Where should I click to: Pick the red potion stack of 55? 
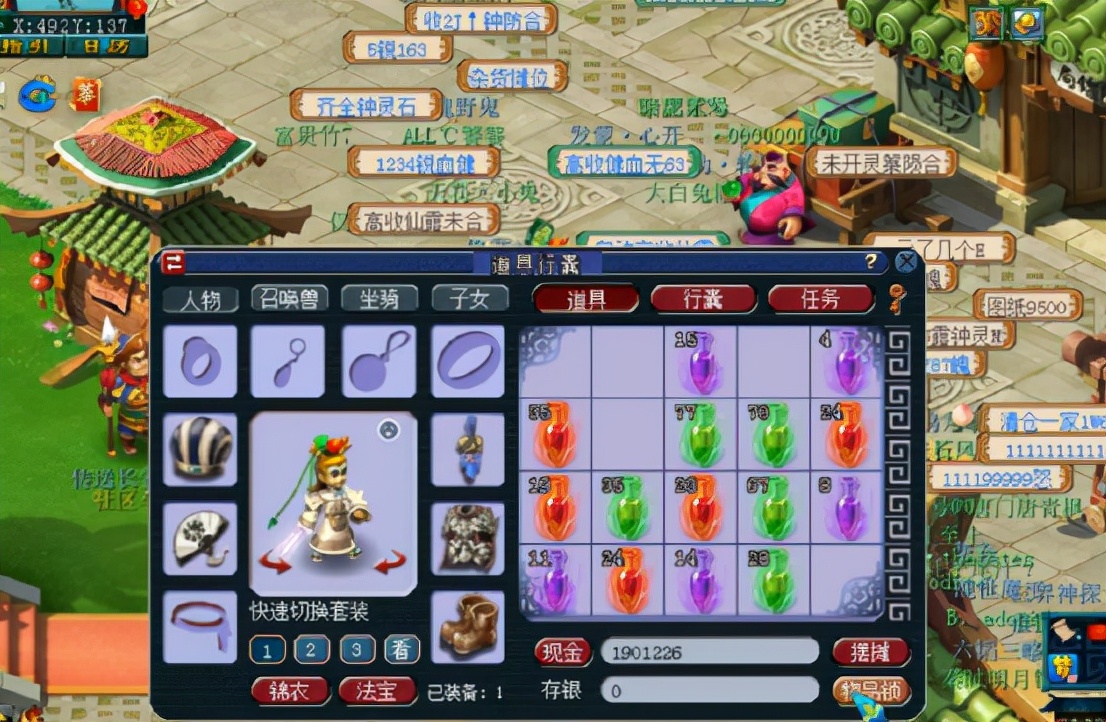pos(555,434)
